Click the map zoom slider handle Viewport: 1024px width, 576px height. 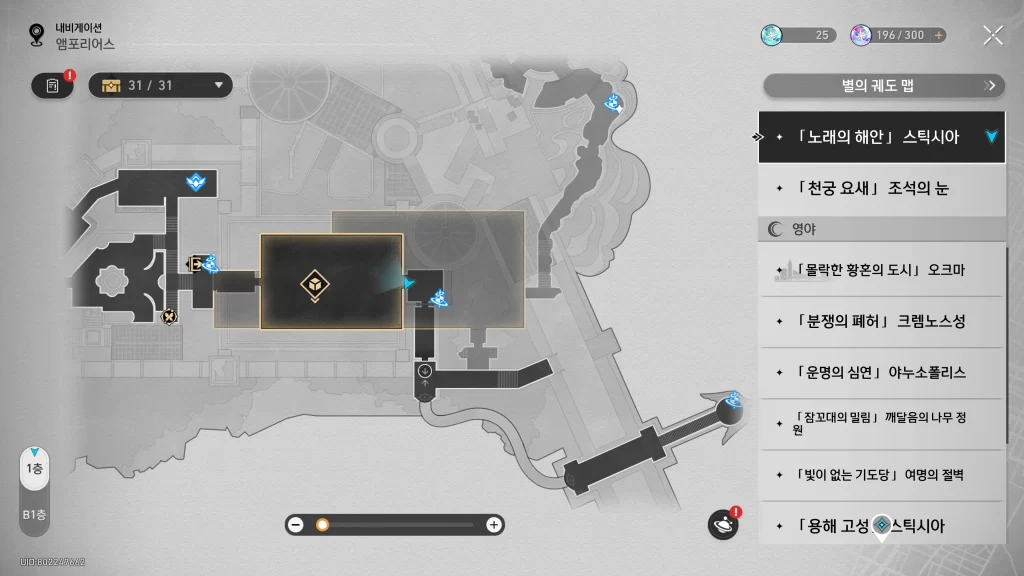[x=322, y=524]
